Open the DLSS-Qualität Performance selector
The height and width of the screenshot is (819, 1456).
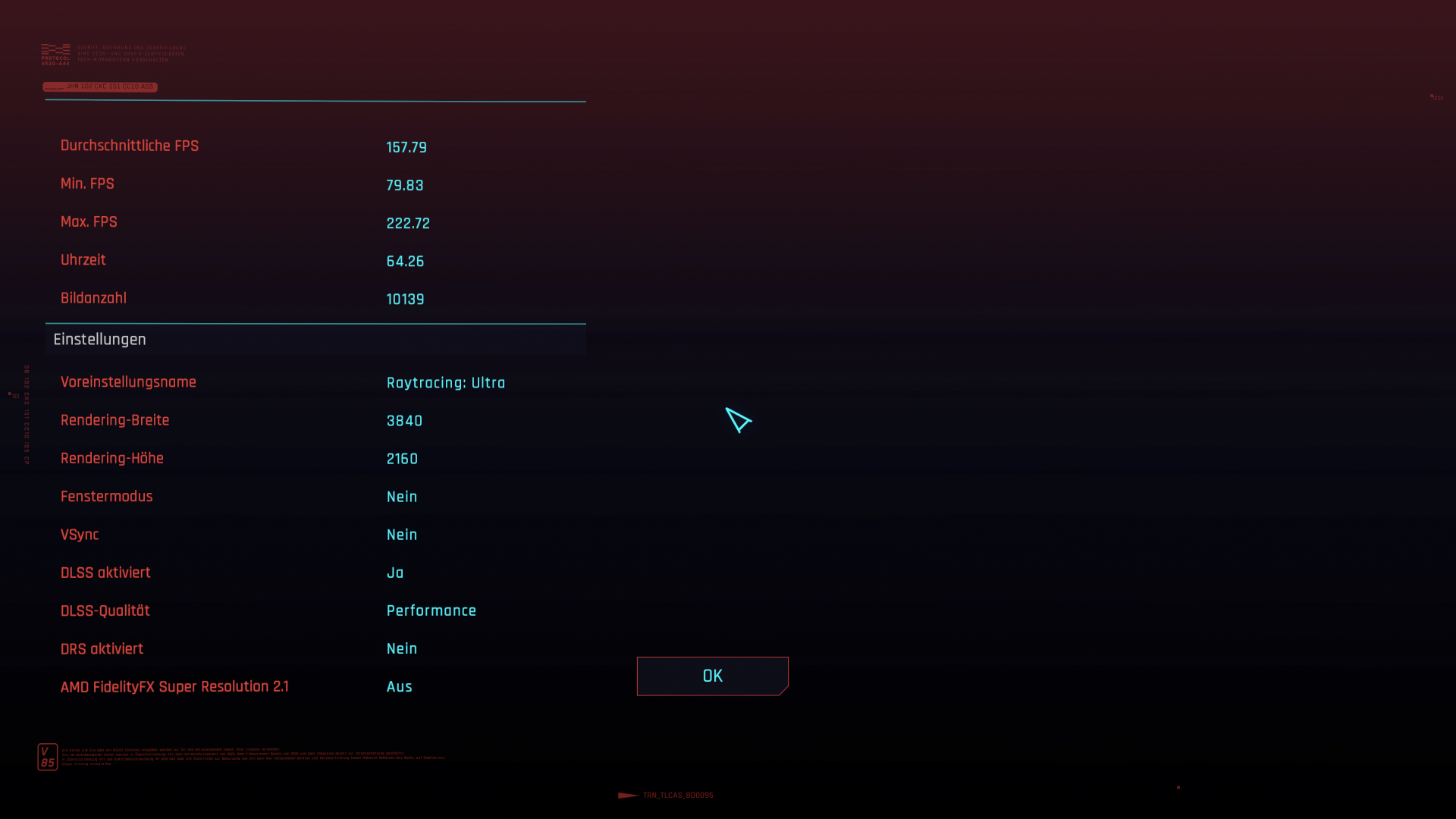click(431, 610)
